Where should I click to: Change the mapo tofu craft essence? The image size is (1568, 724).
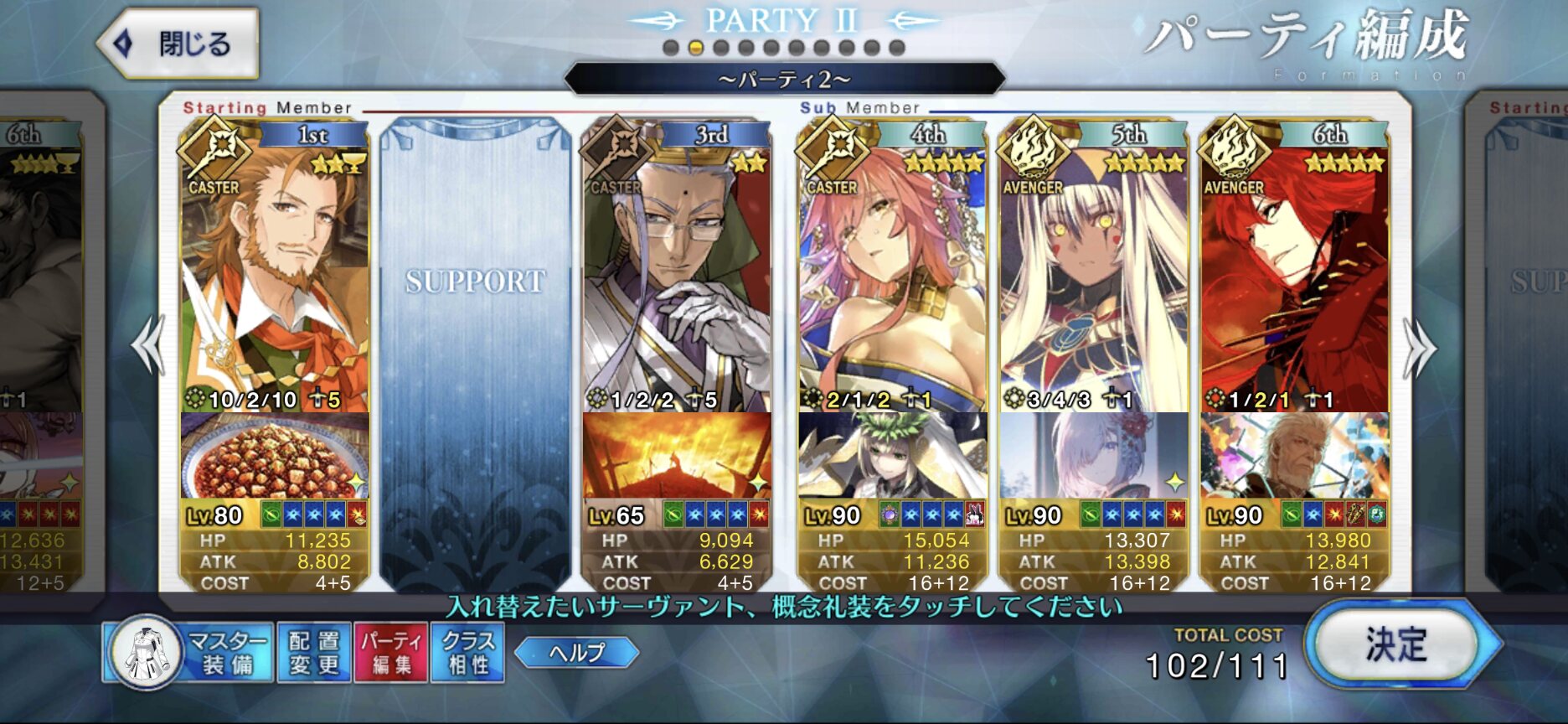275,456
